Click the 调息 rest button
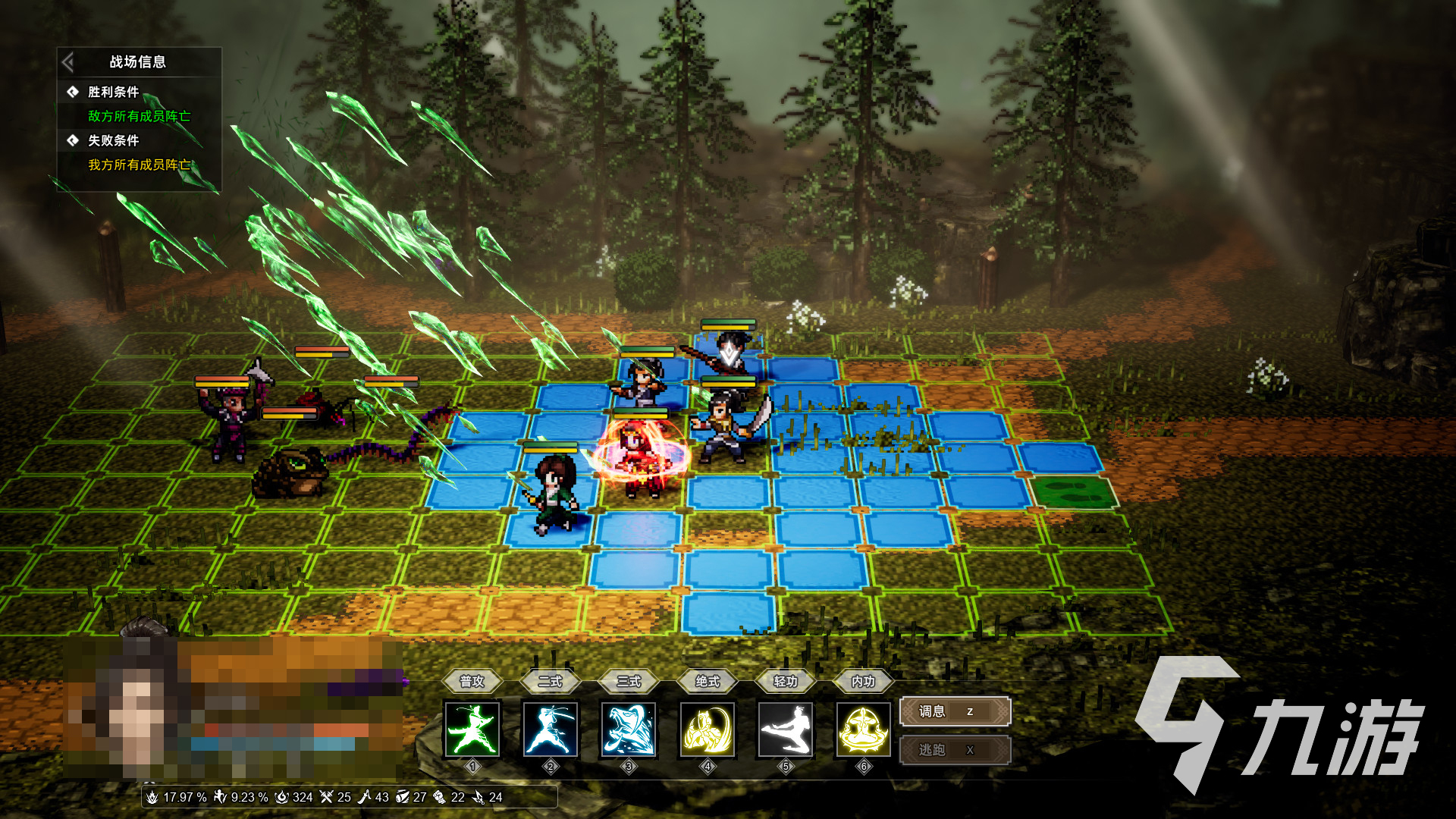 tap(955, 711)
